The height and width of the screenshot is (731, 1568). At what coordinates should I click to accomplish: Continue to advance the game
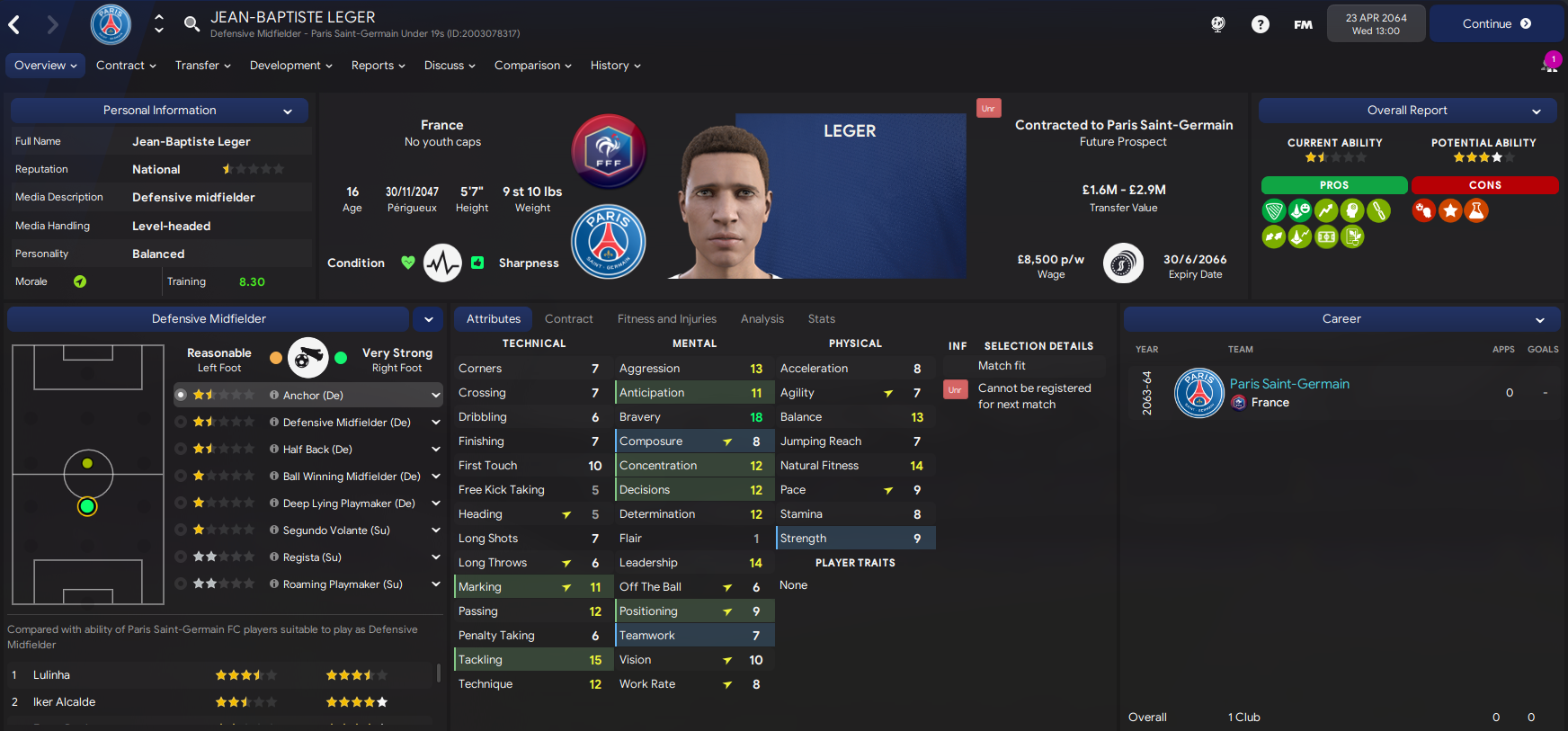[x=1495, y=24]
